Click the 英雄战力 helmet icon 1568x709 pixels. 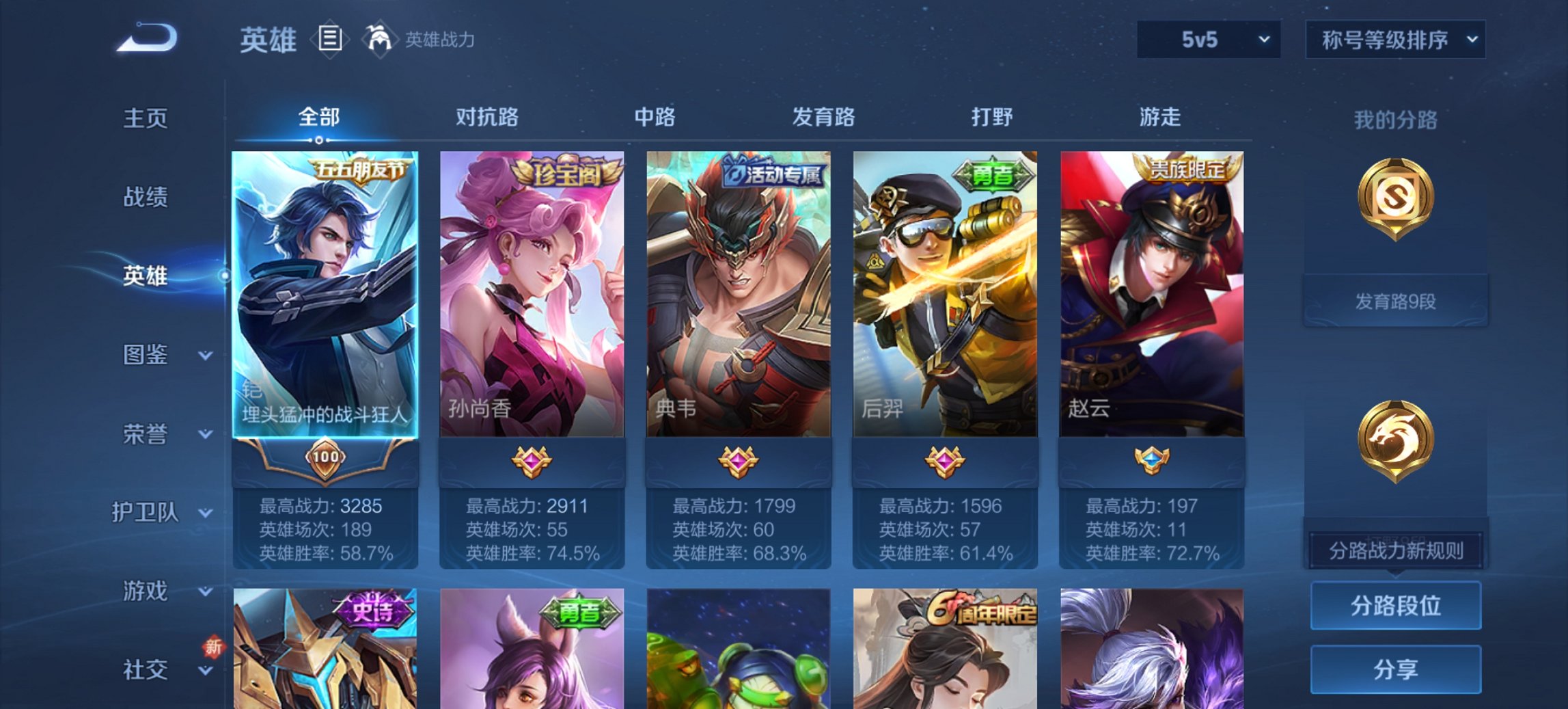[376, 40]
